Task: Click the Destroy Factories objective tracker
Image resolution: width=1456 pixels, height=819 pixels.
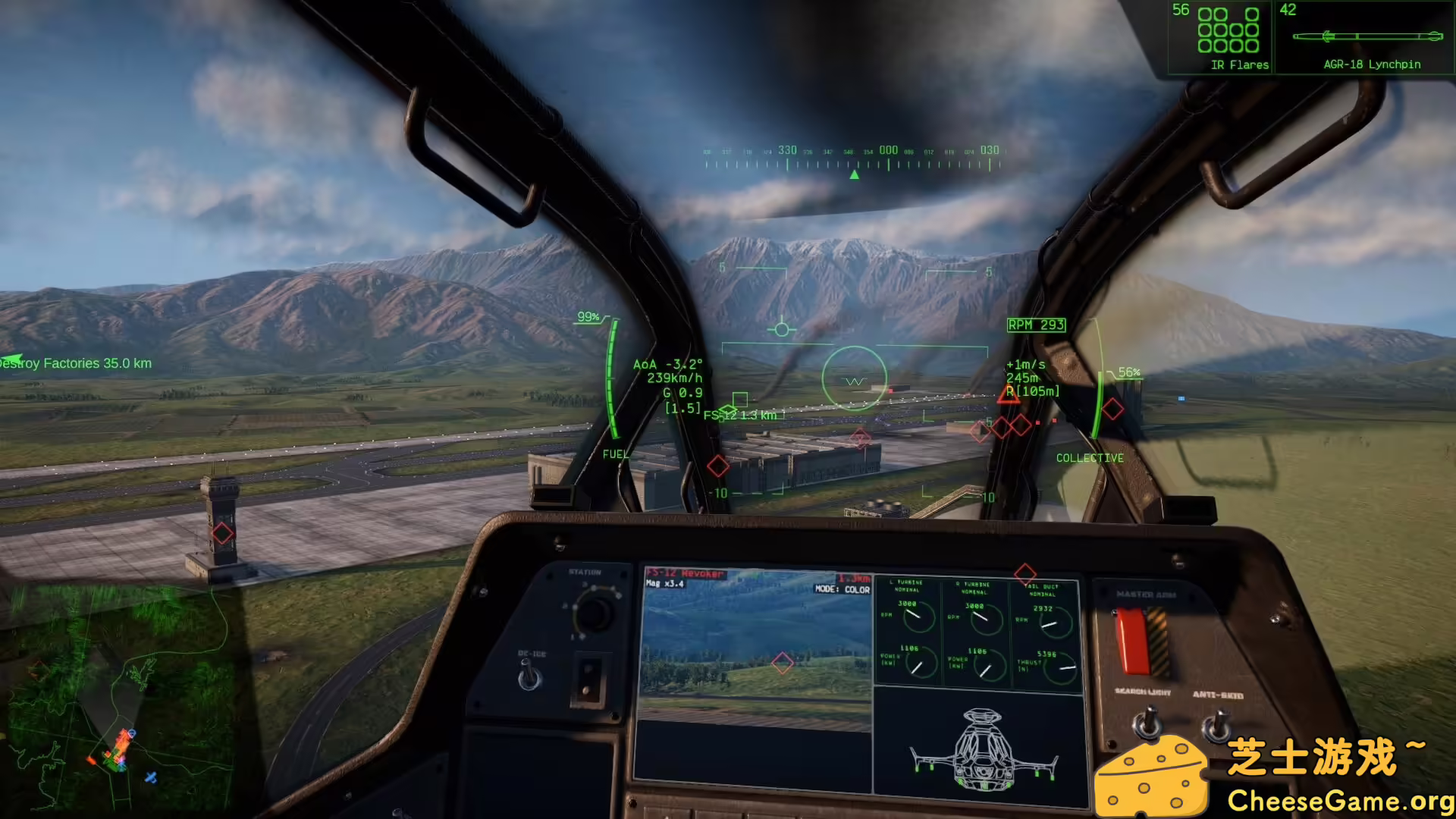Action: [x=77, y=363]
